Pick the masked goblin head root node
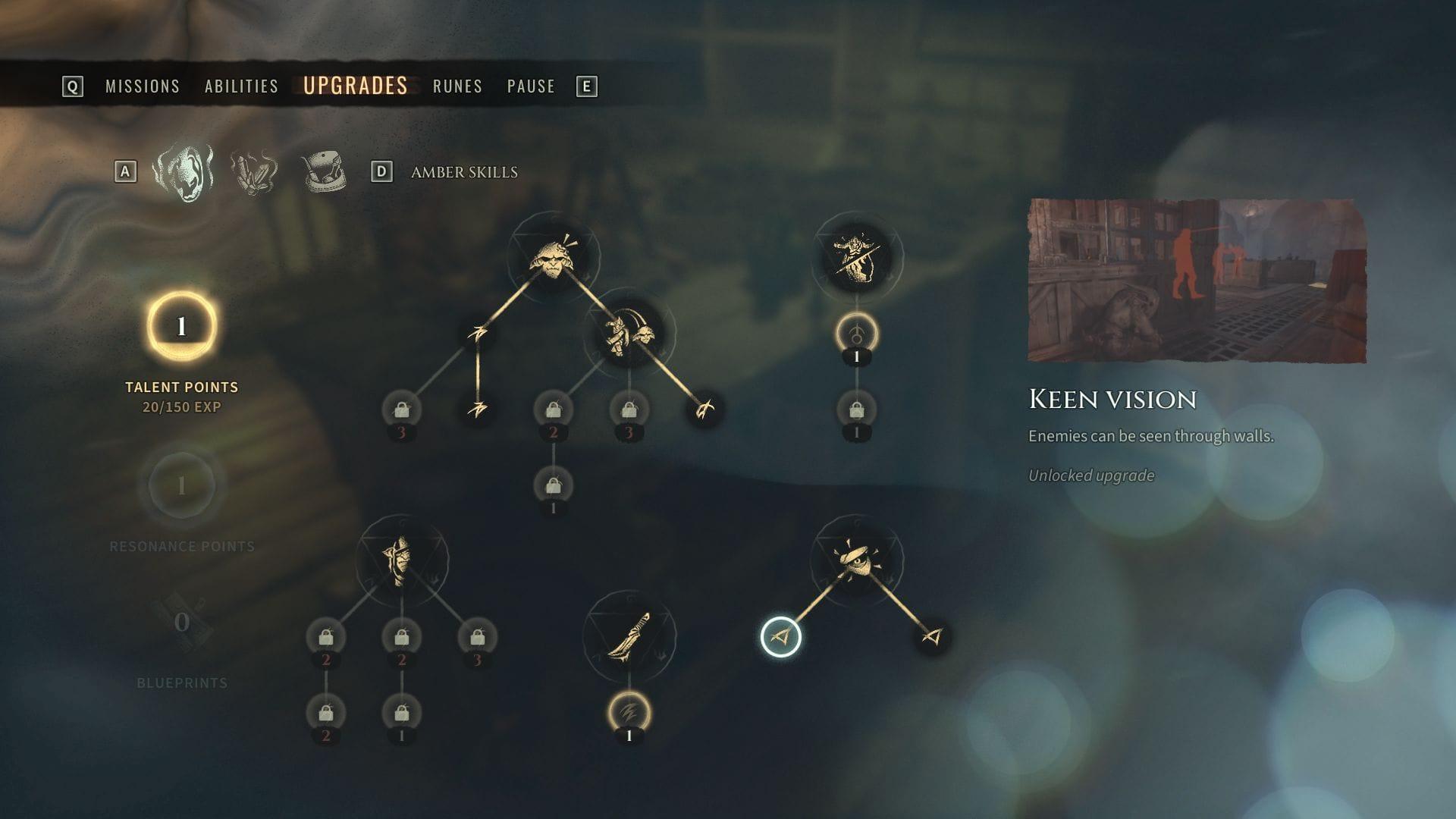1456x819 pixels. coord(553,258)
